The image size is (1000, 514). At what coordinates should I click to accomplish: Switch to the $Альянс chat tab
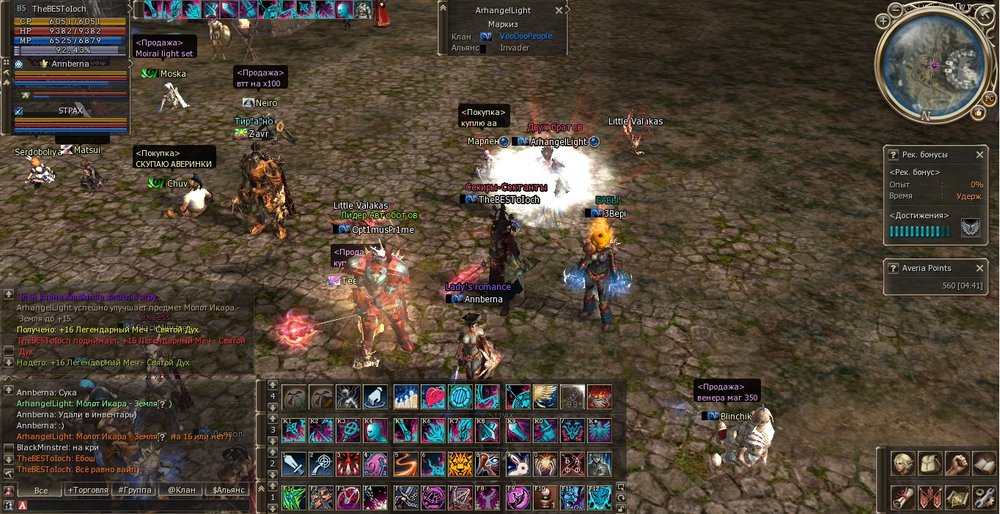point(229,491)
